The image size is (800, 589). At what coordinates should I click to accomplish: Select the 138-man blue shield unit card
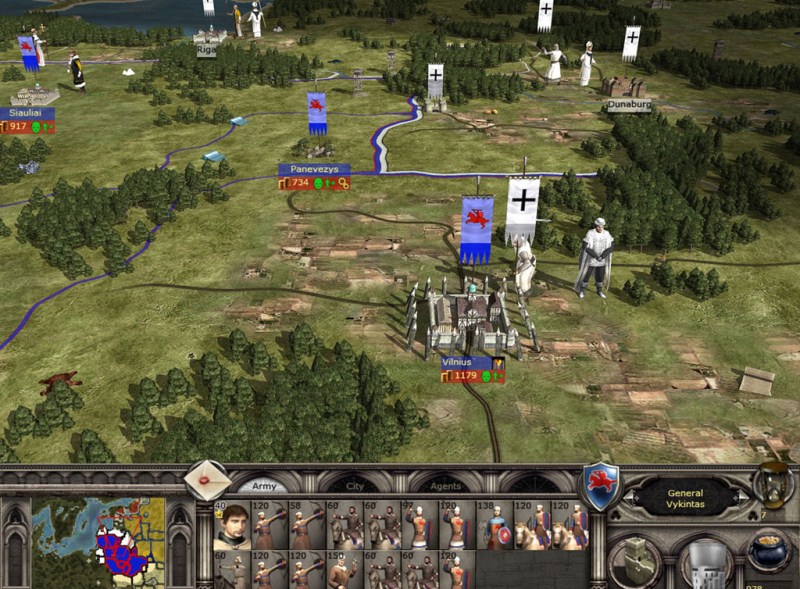[x=493, y=525]
